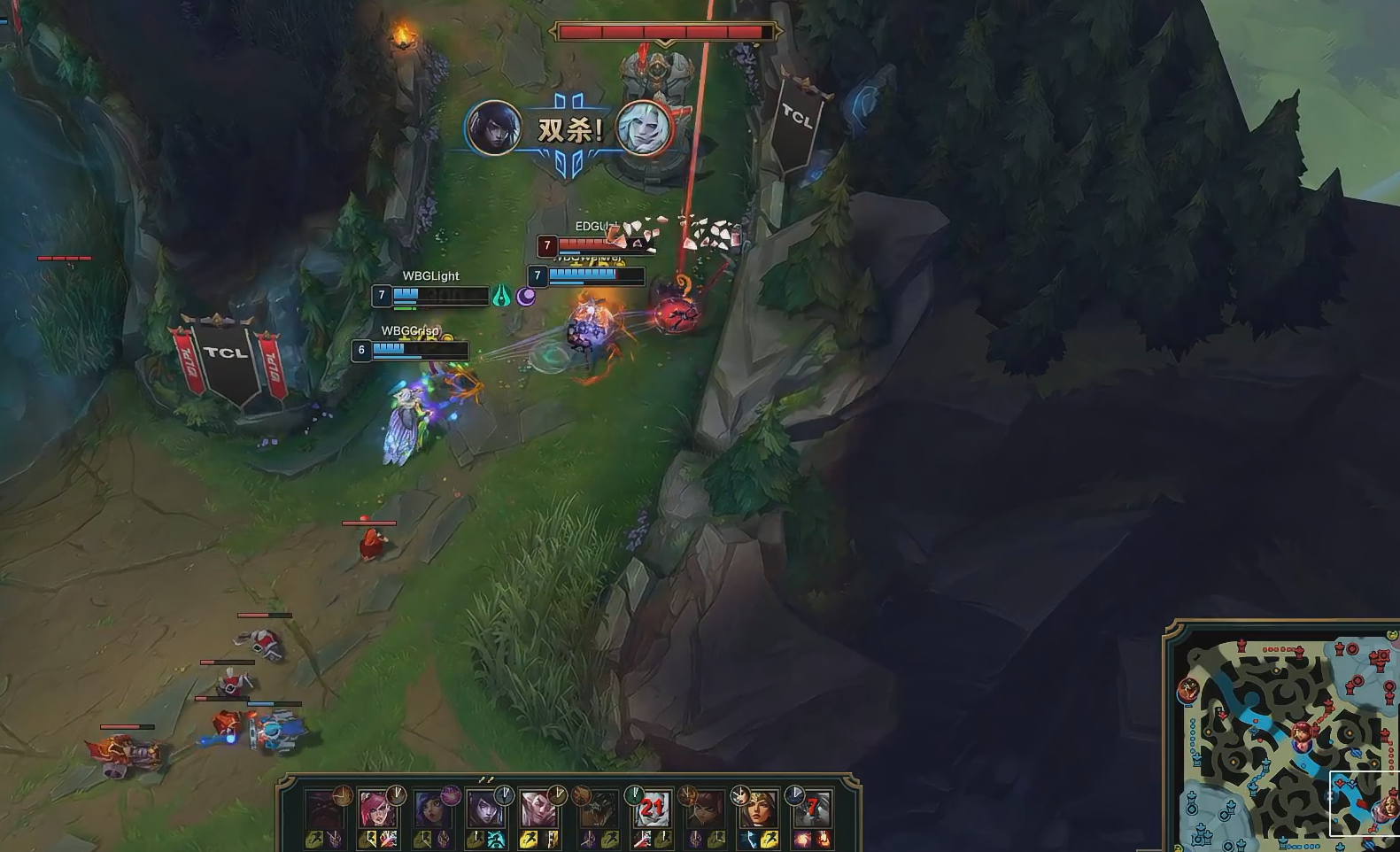Focus the dead champion with 21 respawn timer
Screen dimensions: 1400x852
tap(652, 809)
